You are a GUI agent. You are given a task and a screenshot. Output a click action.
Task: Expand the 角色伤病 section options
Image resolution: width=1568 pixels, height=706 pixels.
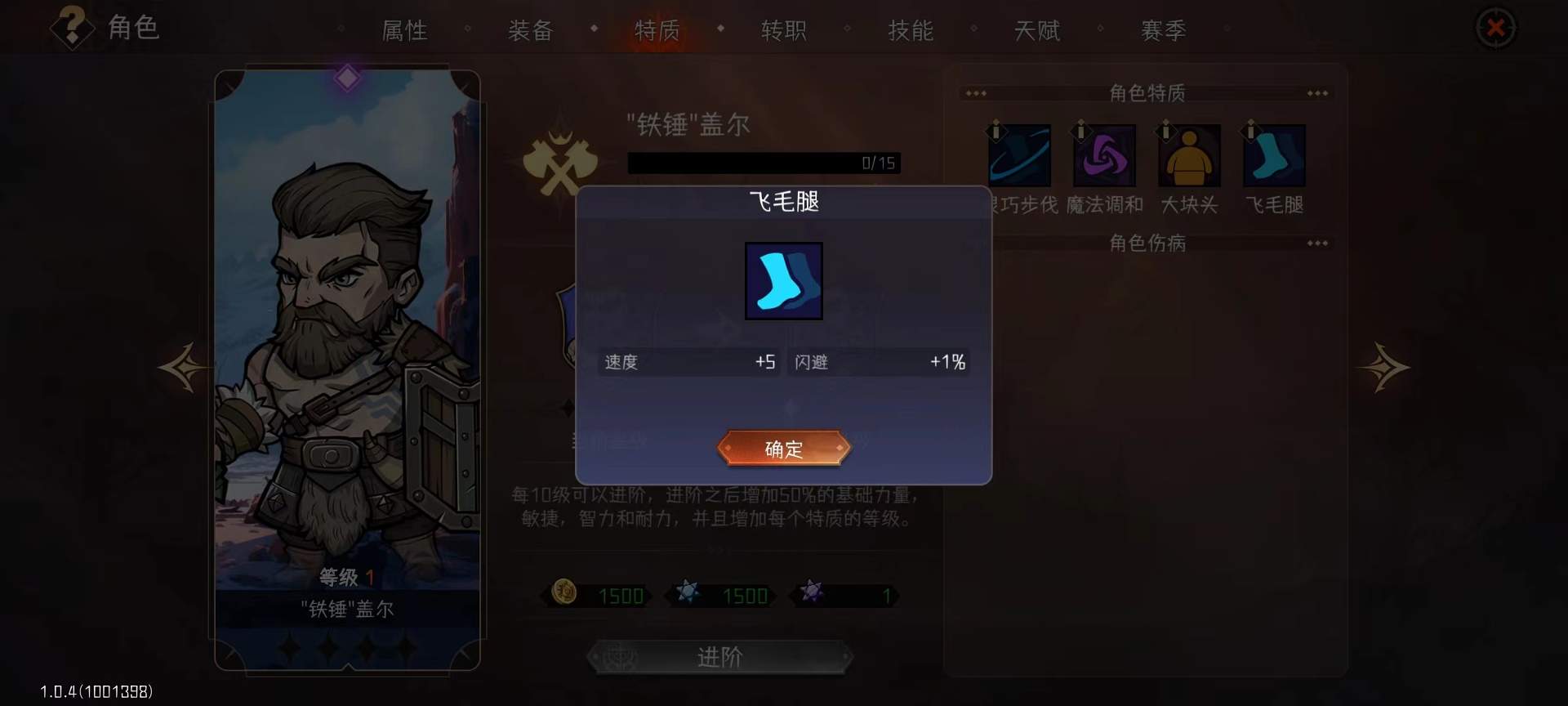tap(1318, 244)
